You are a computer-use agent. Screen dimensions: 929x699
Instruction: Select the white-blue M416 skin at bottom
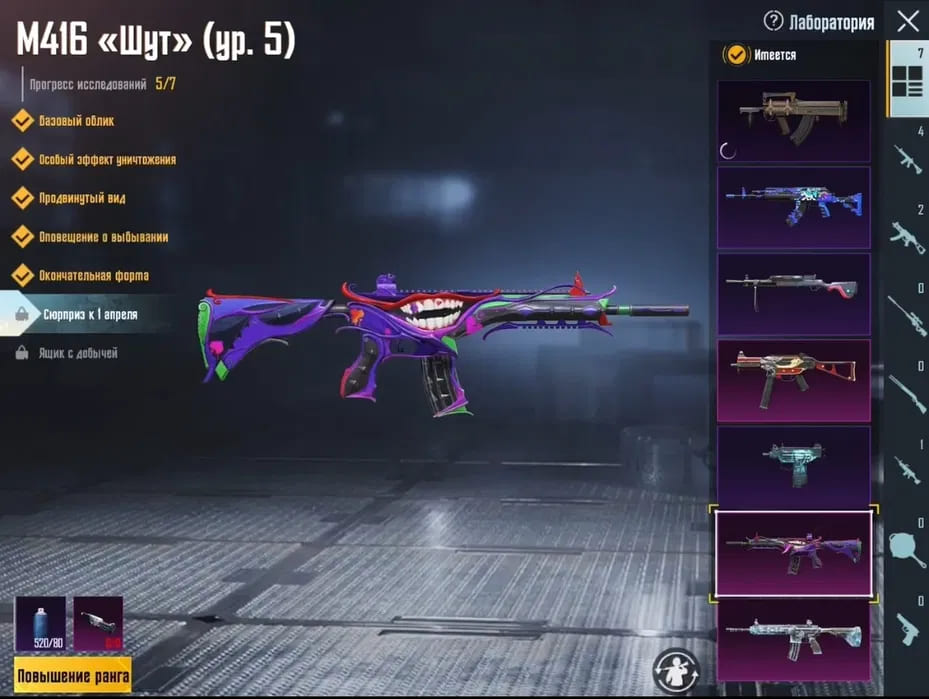[793, 638]
